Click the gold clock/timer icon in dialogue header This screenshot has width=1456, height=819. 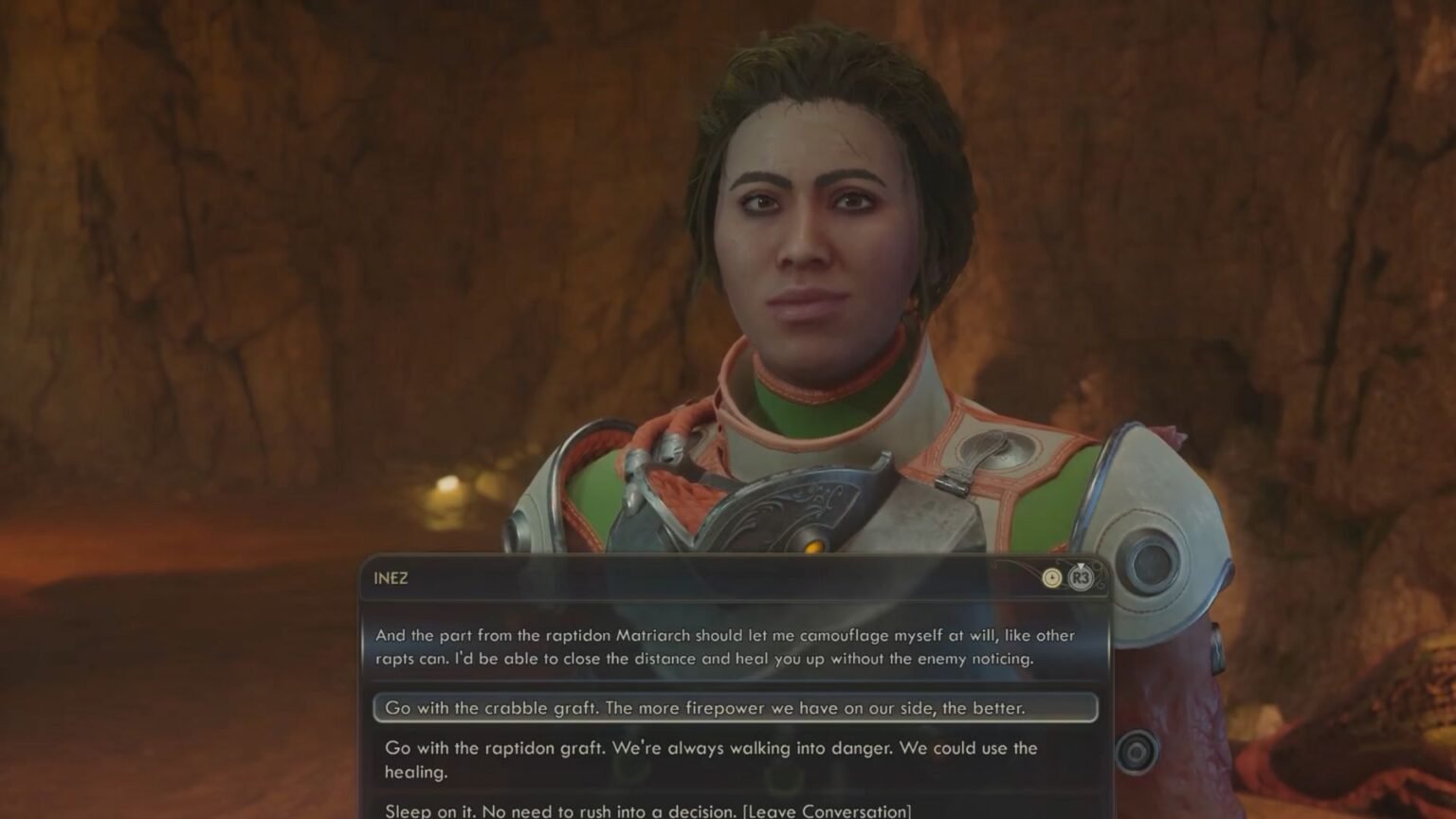point(1050,577)
